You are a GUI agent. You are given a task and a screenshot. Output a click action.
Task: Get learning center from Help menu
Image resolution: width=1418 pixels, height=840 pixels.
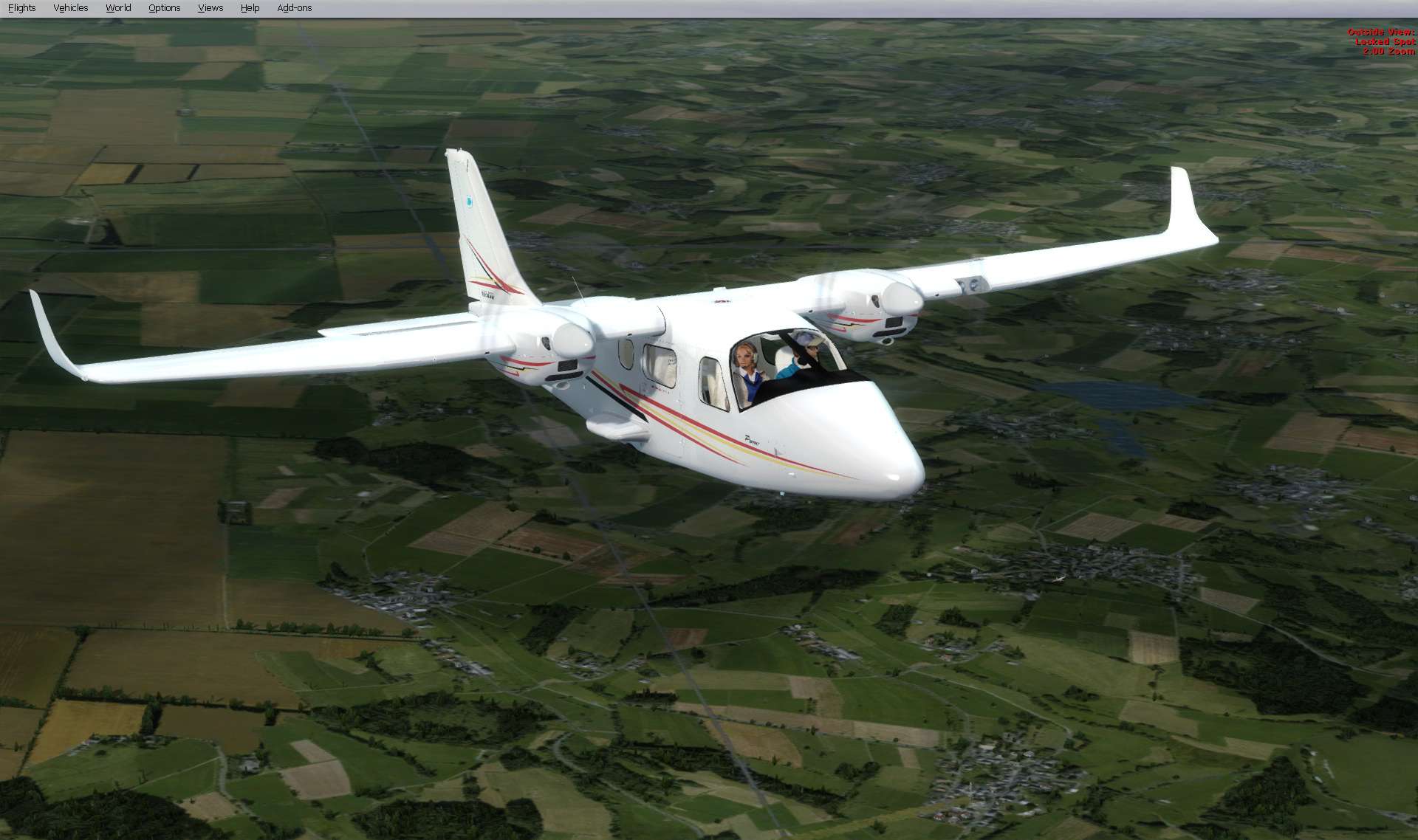tap(250, 7)
